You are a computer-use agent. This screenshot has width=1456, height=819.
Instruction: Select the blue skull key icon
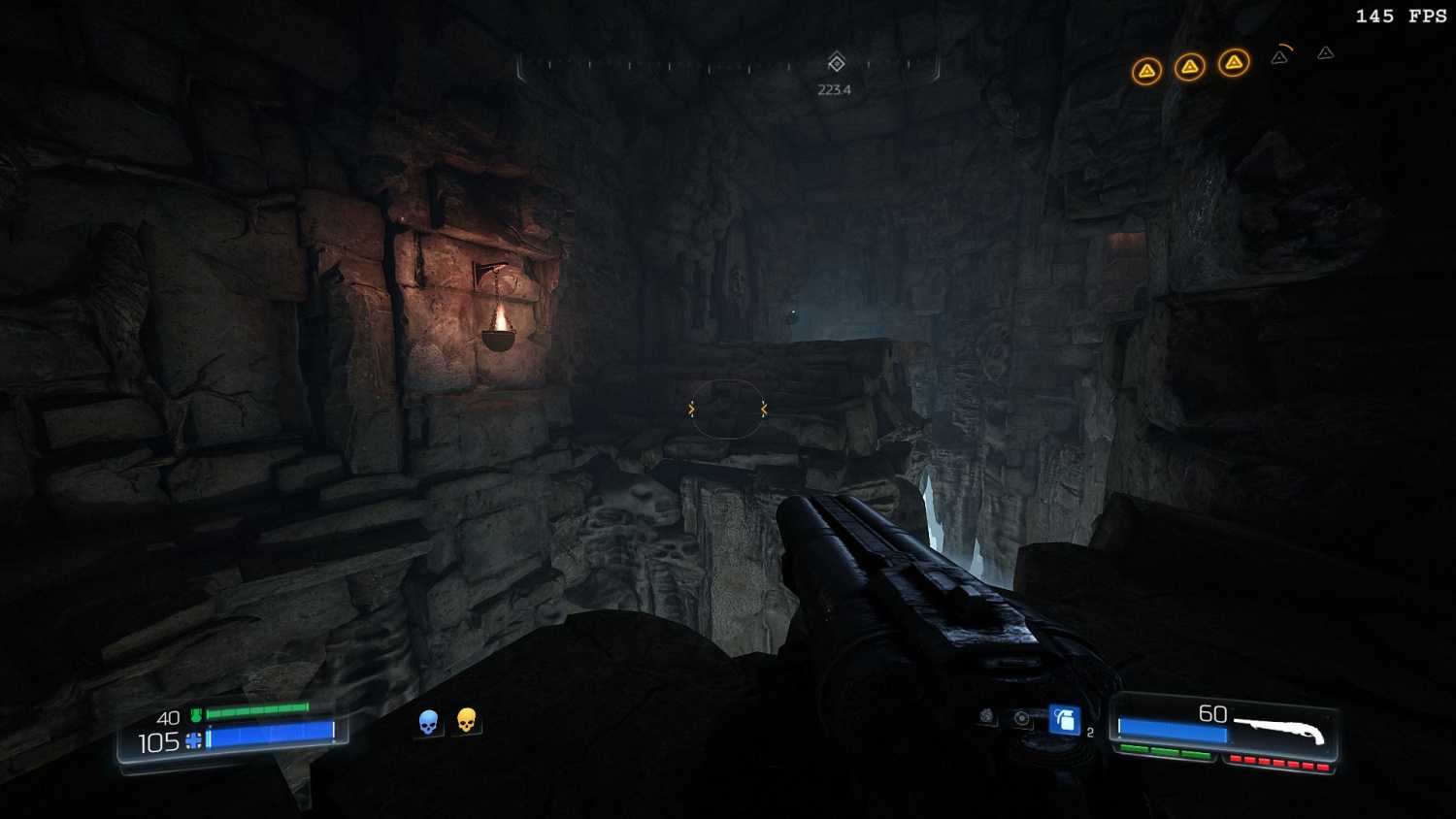(x=428, y=722)
